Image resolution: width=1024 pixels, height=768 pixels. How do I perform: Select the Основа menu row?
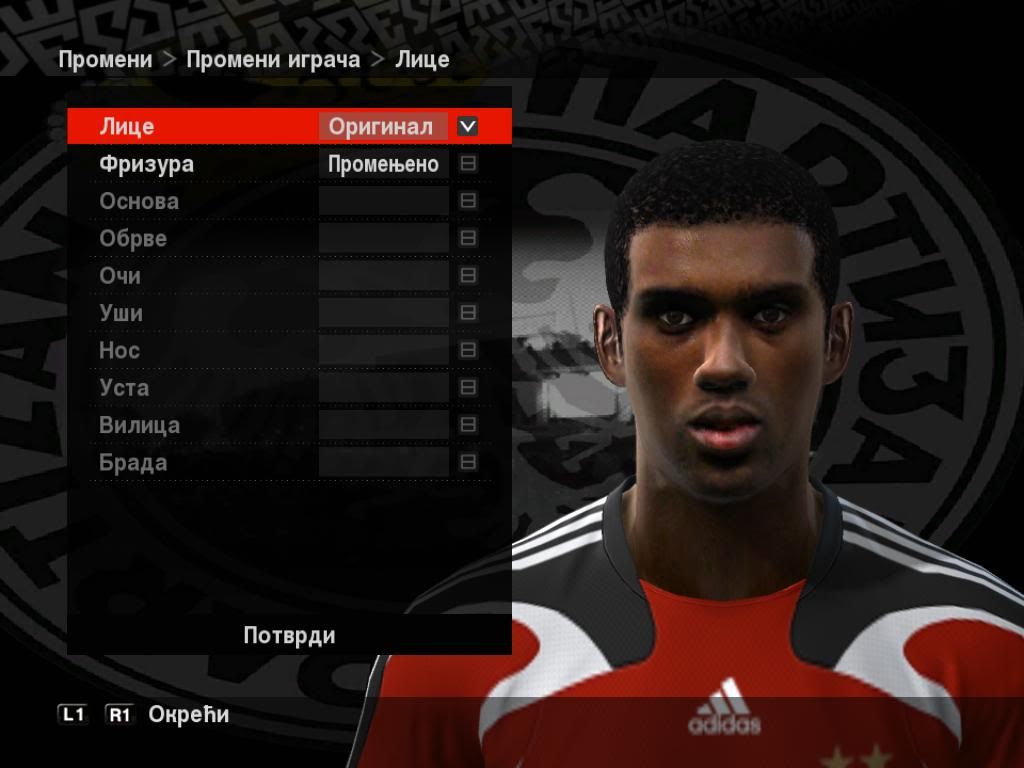tap(139, 201)
